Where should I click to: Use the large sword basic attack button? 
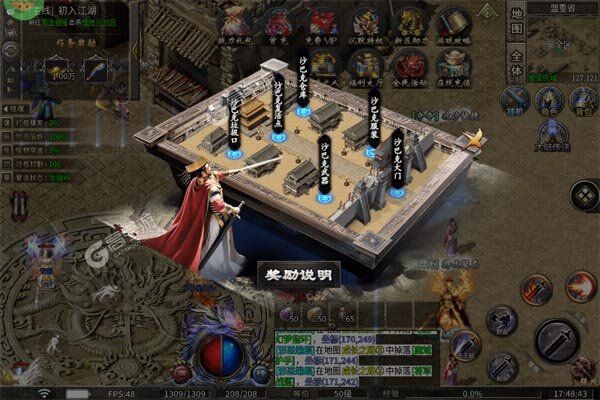(x=556, y=341)
